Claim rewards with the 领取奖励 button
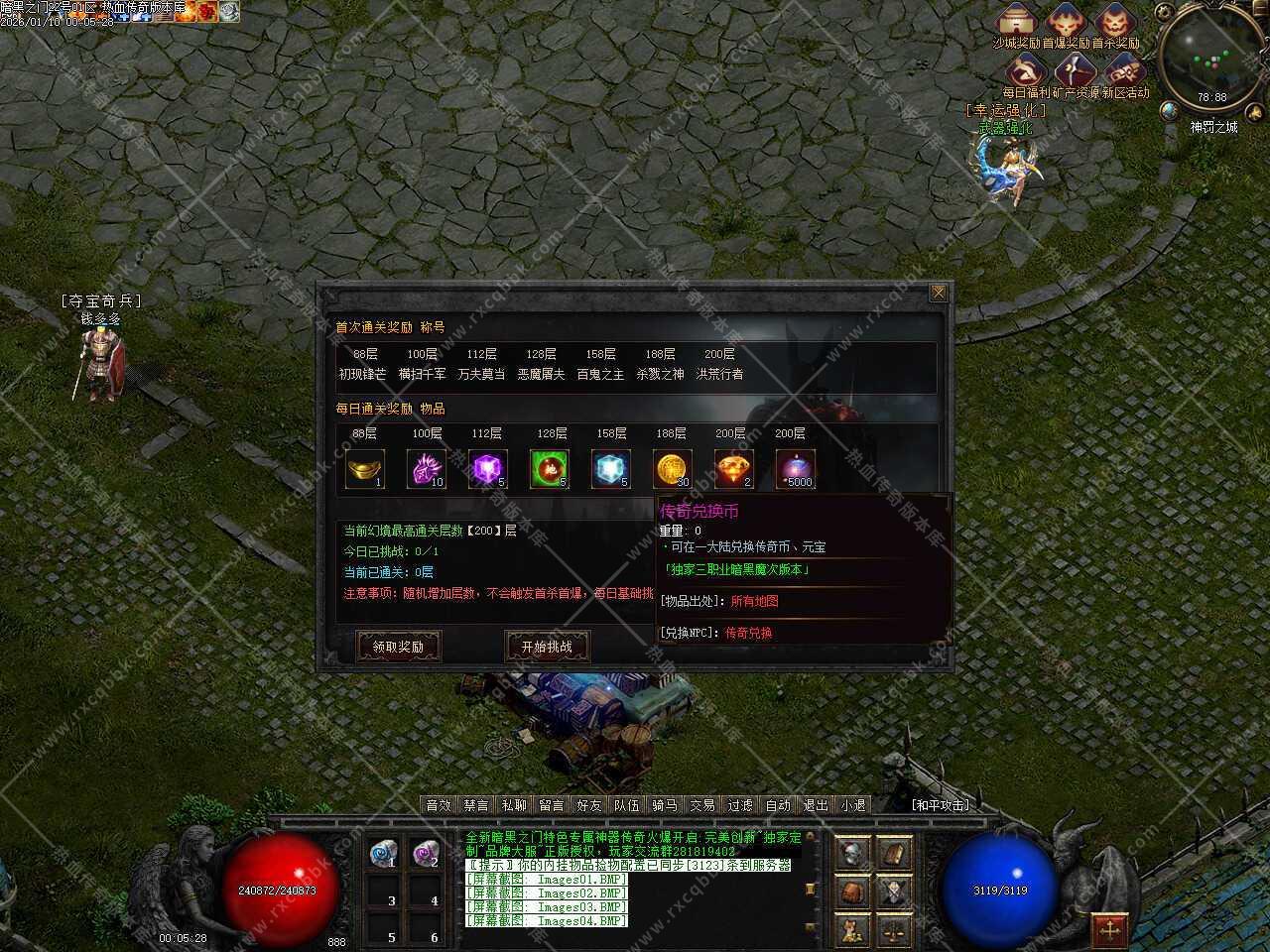Viewport: 1270px width, 952px height. point(398,647)
